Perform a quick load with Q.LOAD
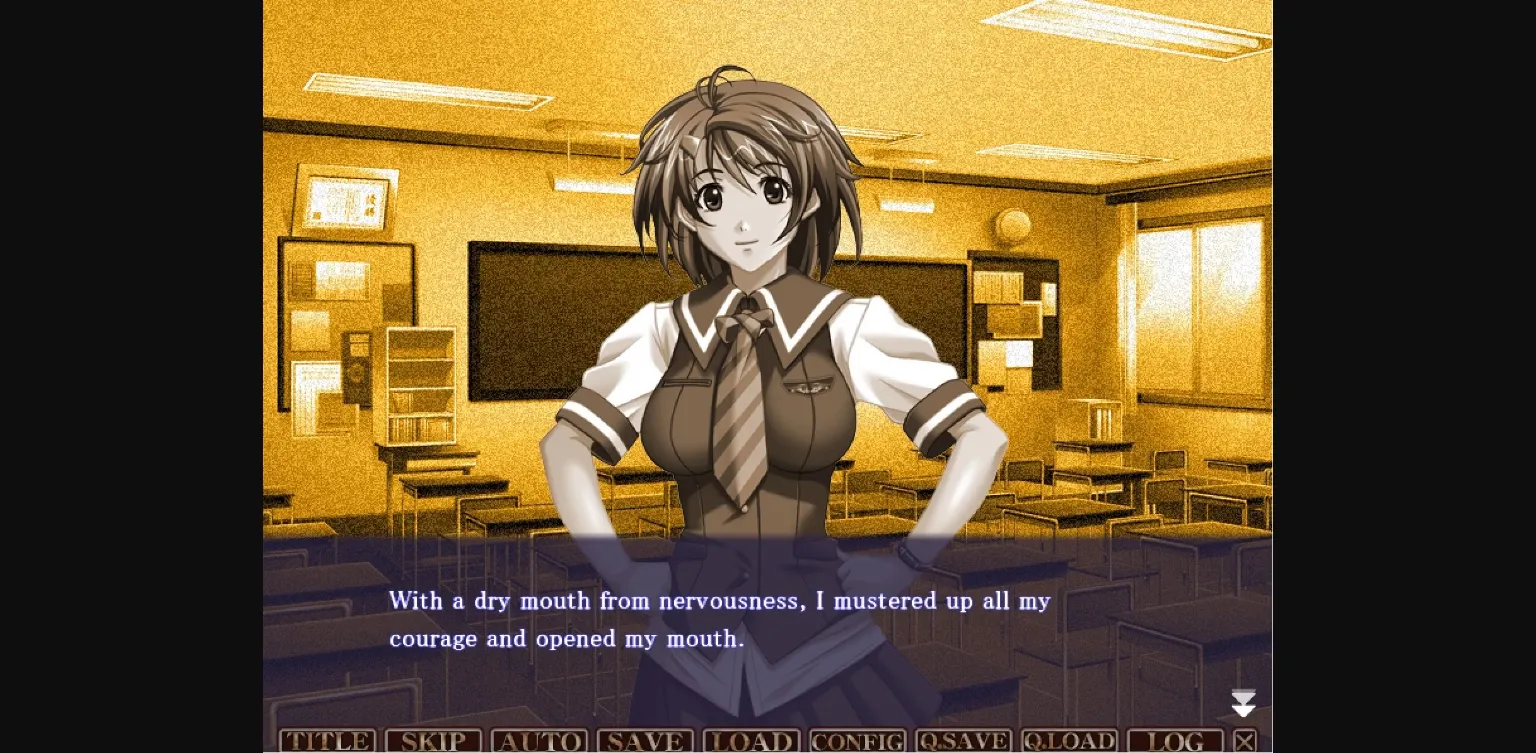Image resolution: width=1536 pixels, height=753 pixels. pyautogui.click(x=1069, y=740)
